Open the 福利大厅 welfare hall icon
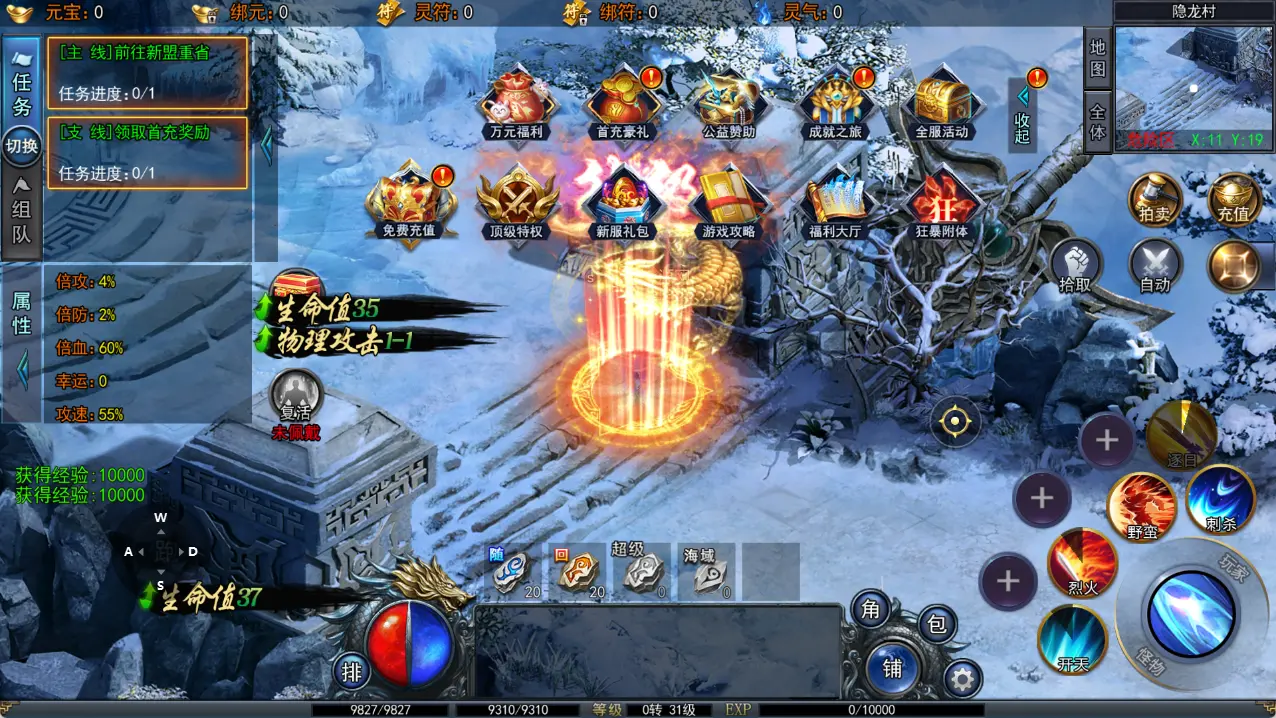Image resolution: width=1276 pixels, height=718 pixels. click(x=836, y=201)
